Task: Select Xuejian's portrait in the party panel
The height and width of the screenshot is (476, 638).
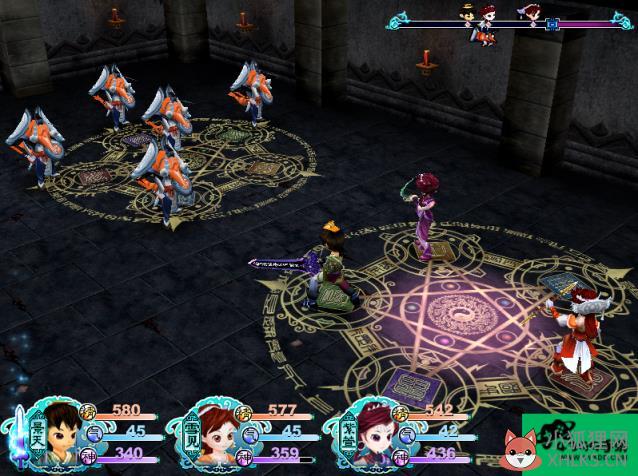Action: (215, 432)
